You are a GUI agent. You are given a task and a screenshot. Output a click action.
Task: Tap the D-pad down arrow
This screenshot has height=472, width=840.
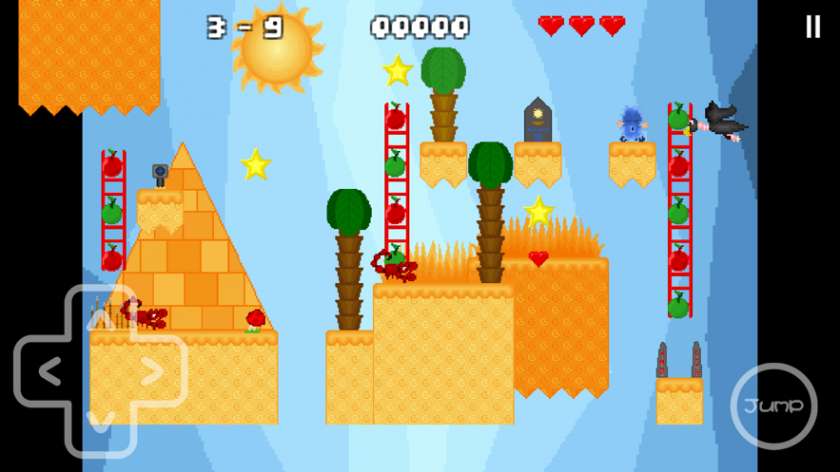(100, 420)
